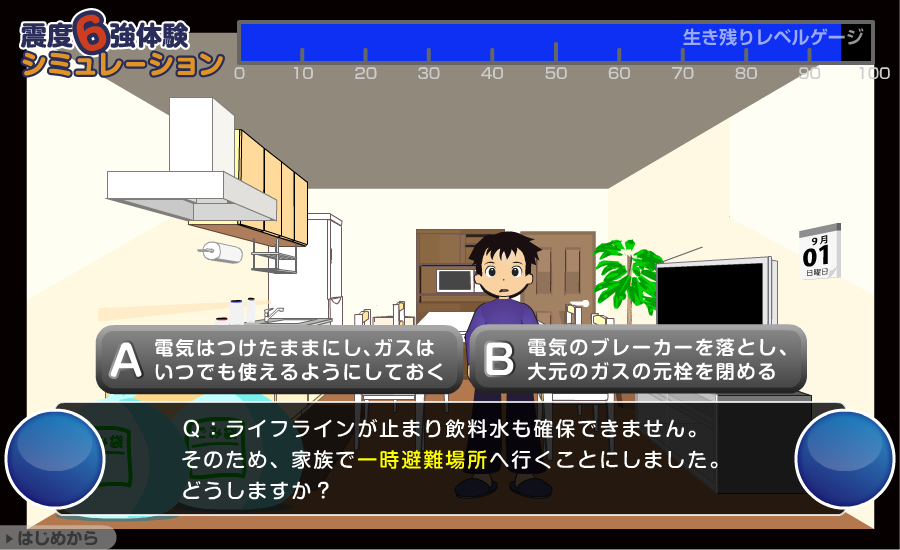Choose answer A: keep electricity on
The height and width of the screenshot is (550, 900).
click(279, 360)
